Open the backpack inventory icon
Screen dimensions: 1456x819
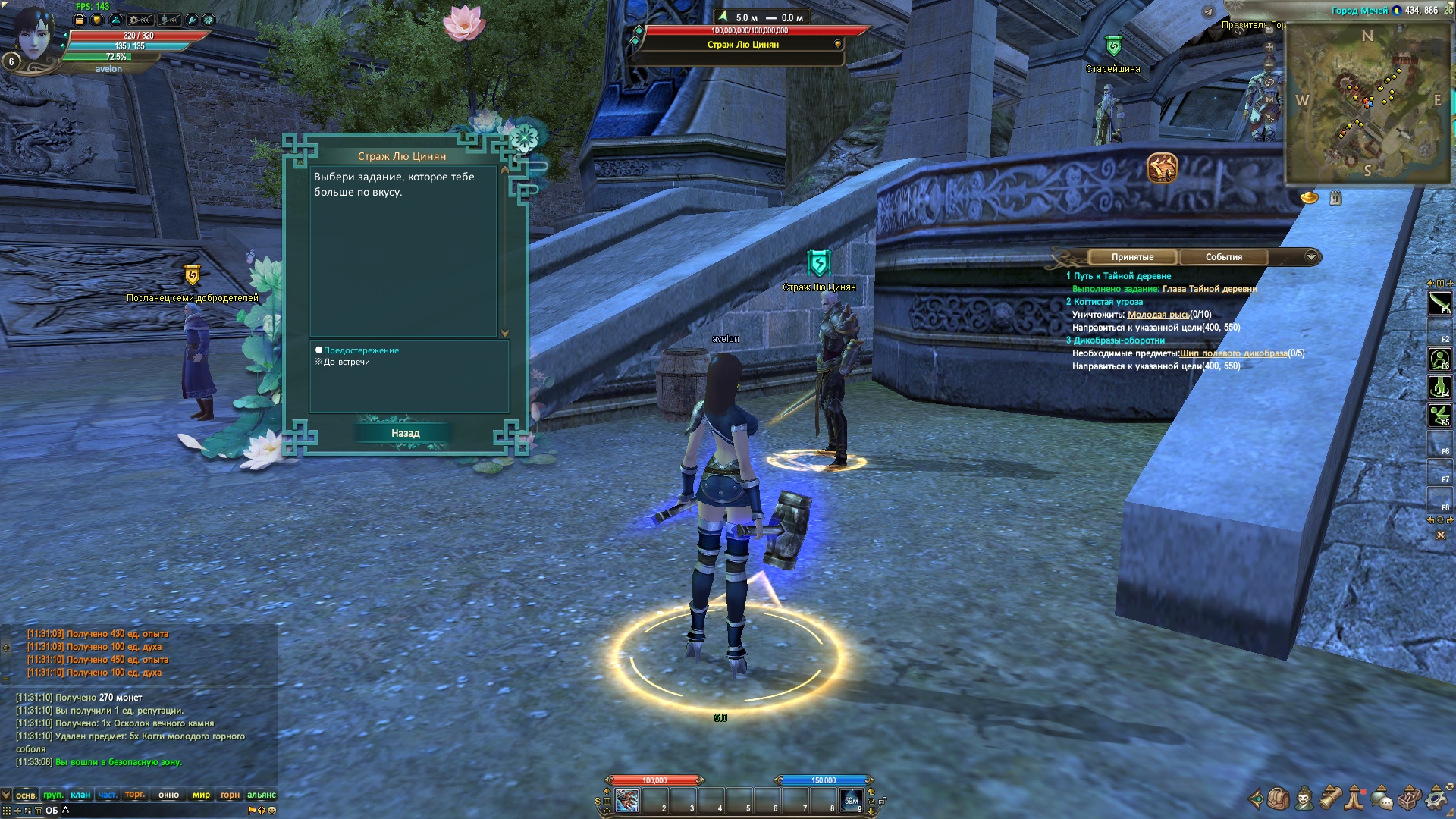tap(1279, 799)
